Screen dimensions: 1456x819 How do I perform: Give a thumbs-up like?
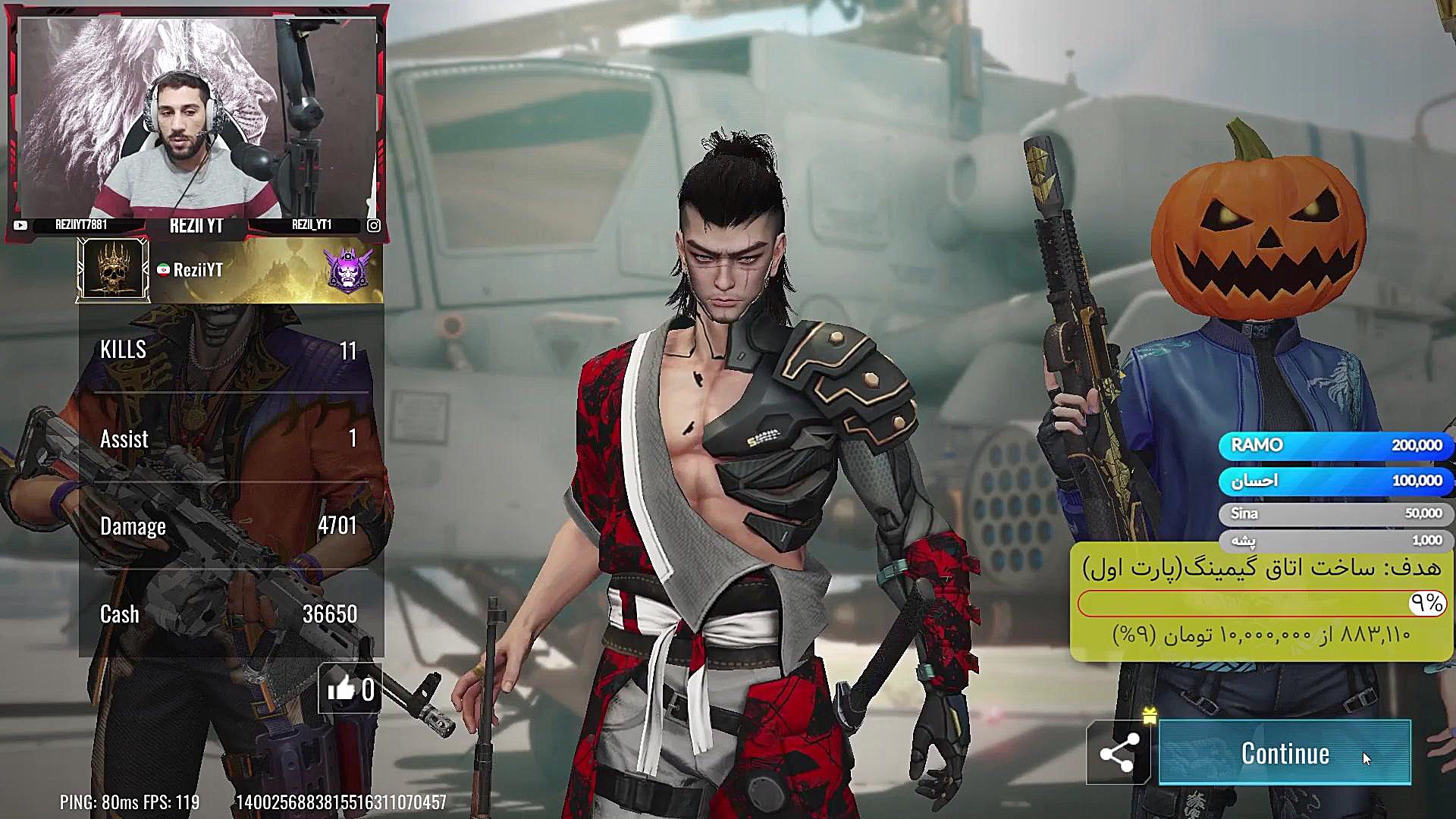(x=343, y=689)
